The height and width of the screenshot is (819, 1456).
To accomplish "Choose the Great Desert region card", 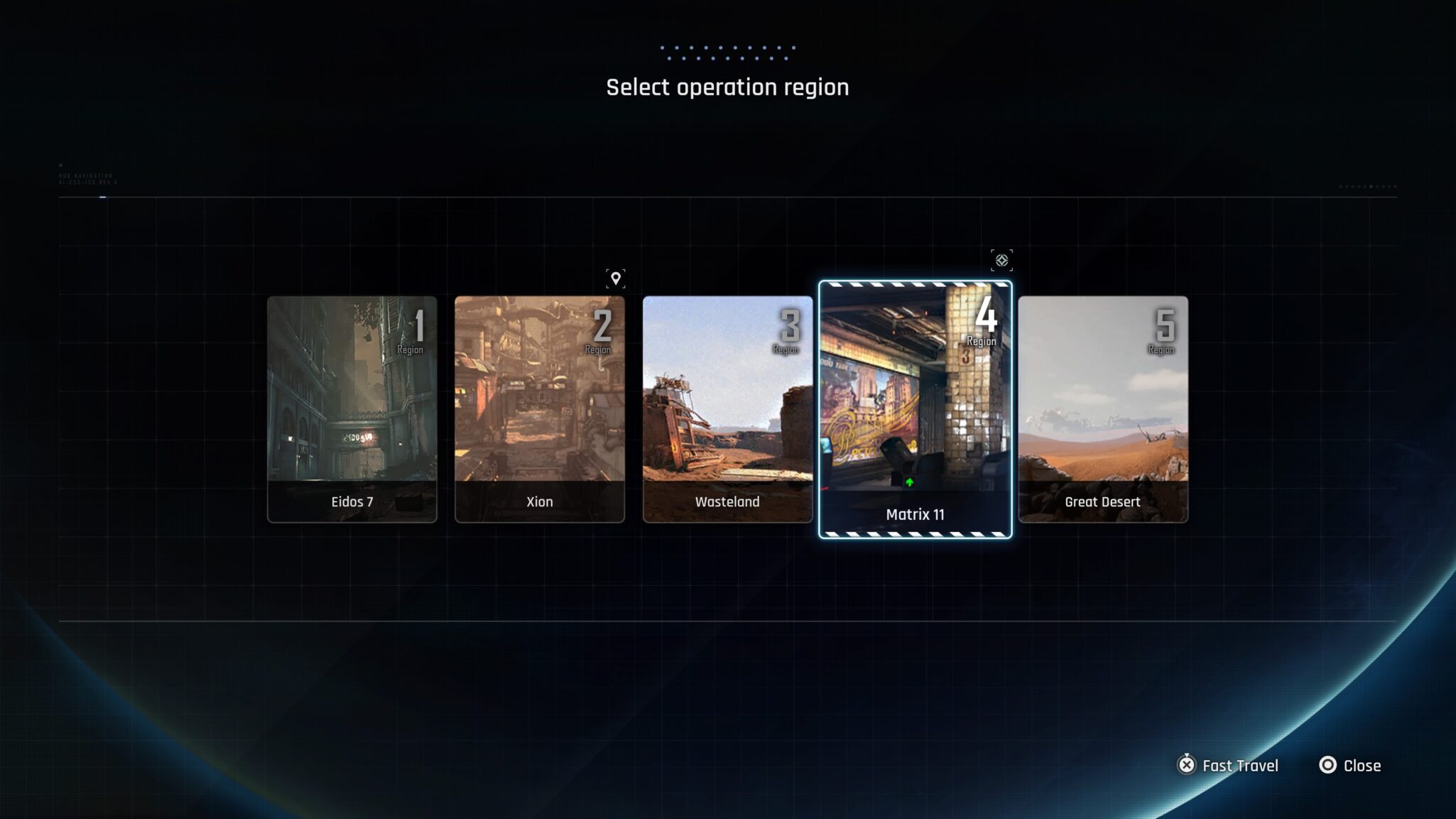I will 1102,409.
